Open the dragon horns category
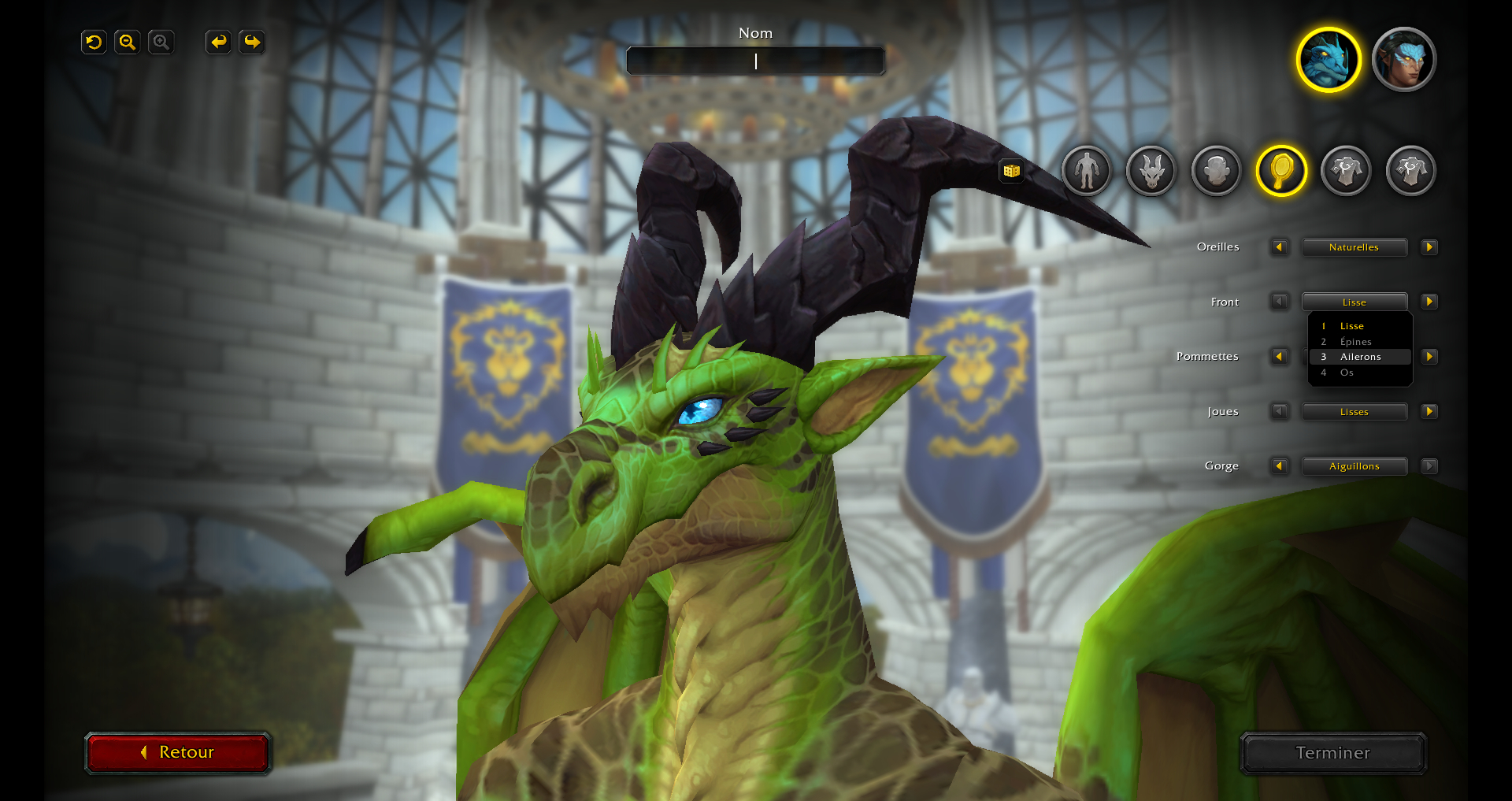 pyautogui.click(x=1151, y=170)
